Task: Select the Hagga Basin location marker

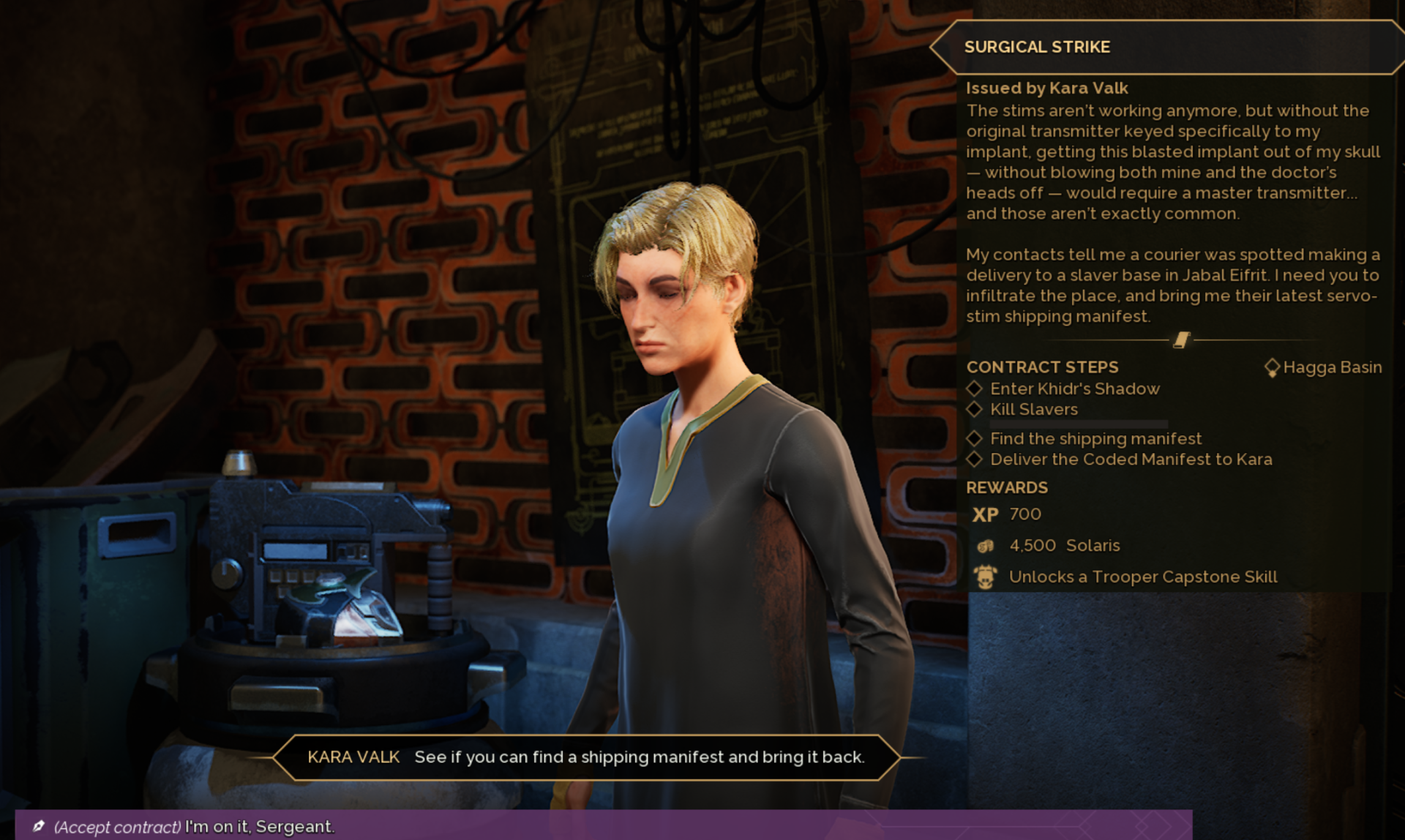Action: pos(1272,367)
